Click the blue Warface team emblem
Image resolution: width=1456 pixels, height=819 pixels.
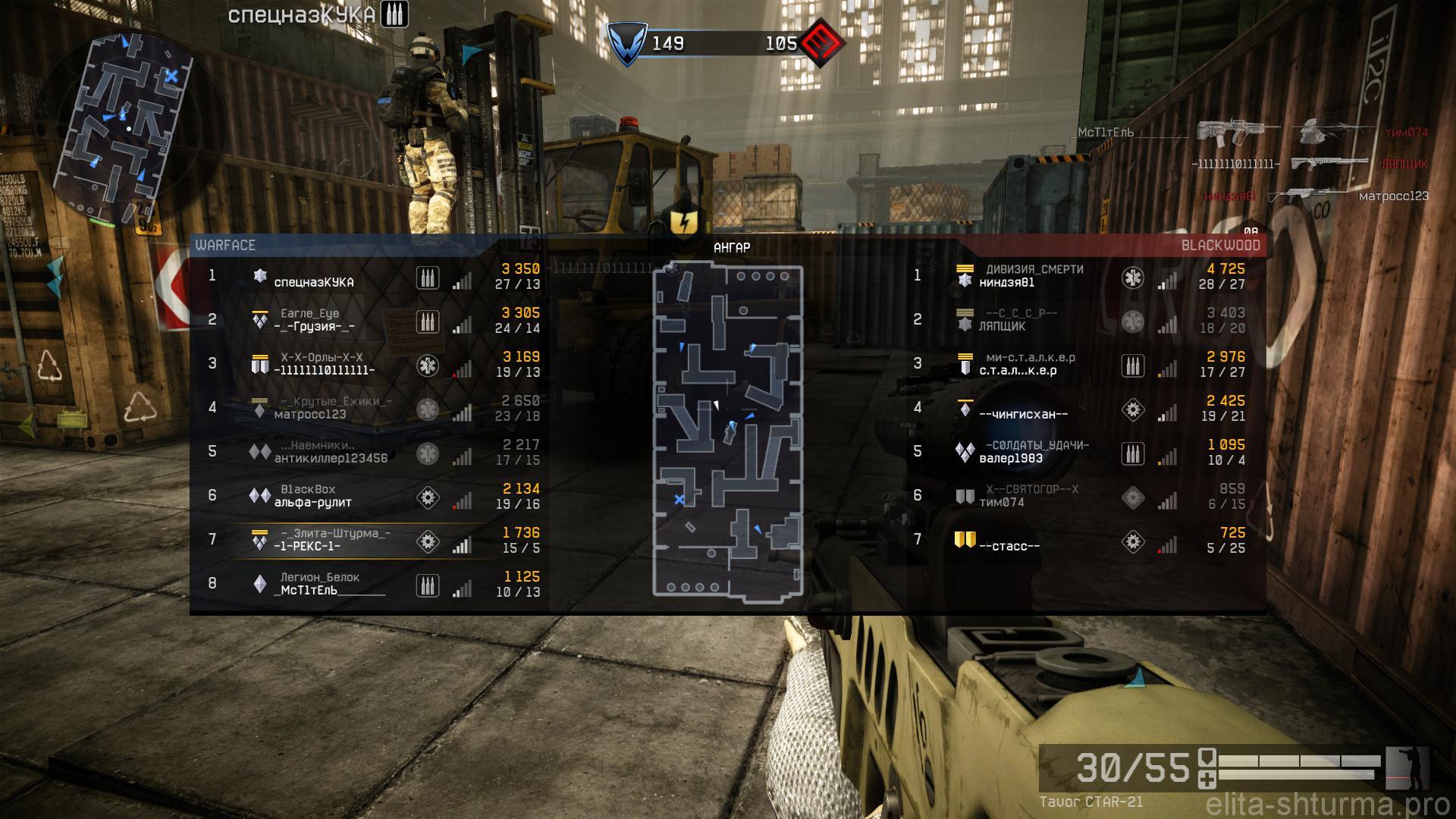point(627,44)
